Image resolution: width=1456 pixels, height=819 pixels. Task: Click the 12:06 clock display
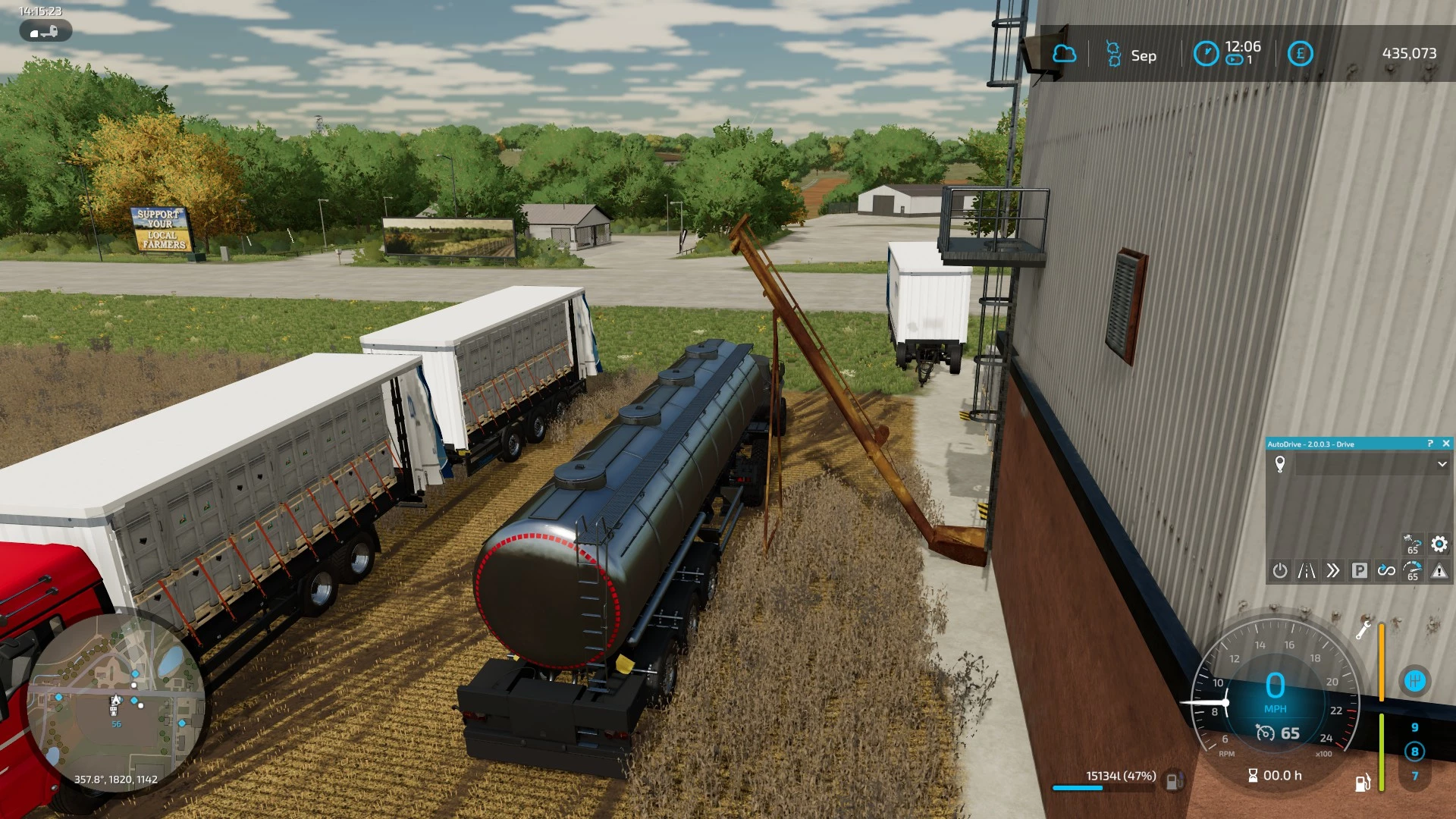[1242, 49]
